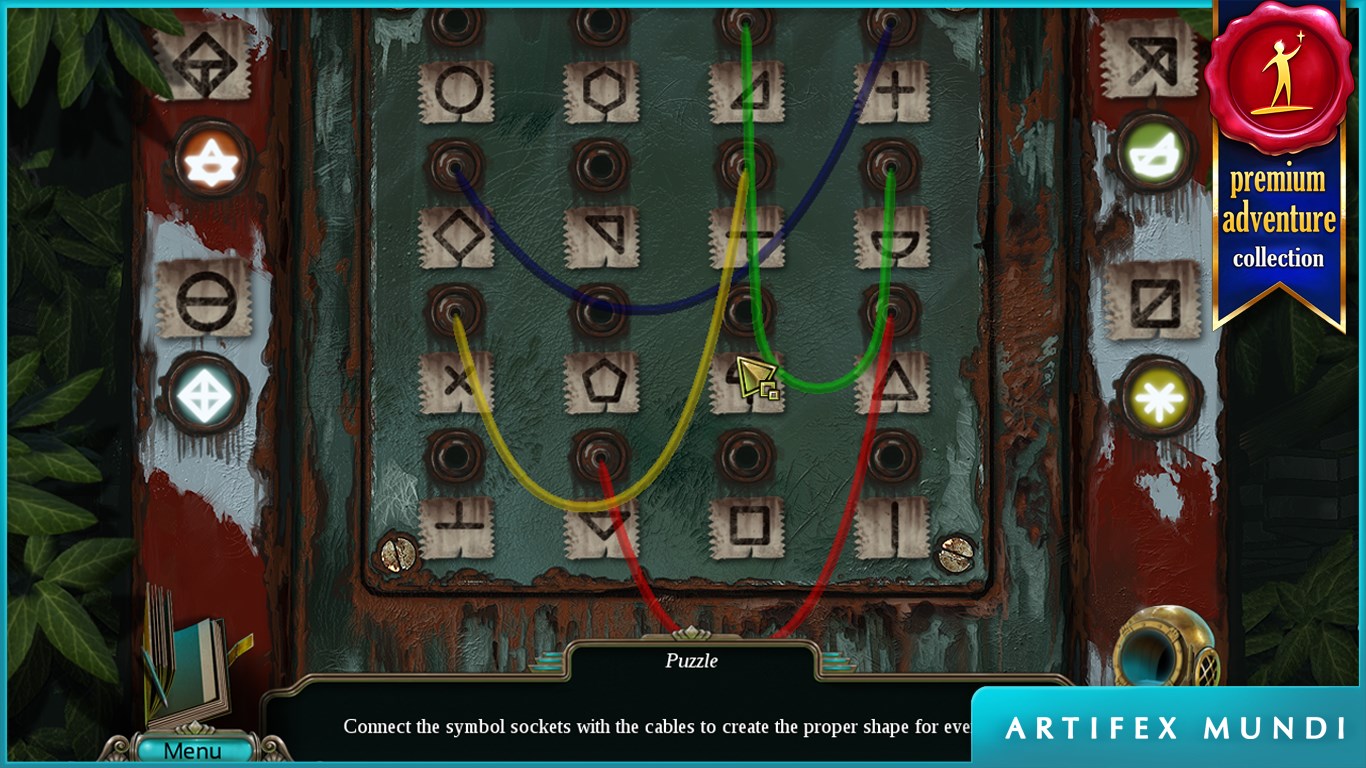The width and height of the screenshot is (1366, 768).
Task: Open the premium adventure collection badge
Action: pos(1277,160)
